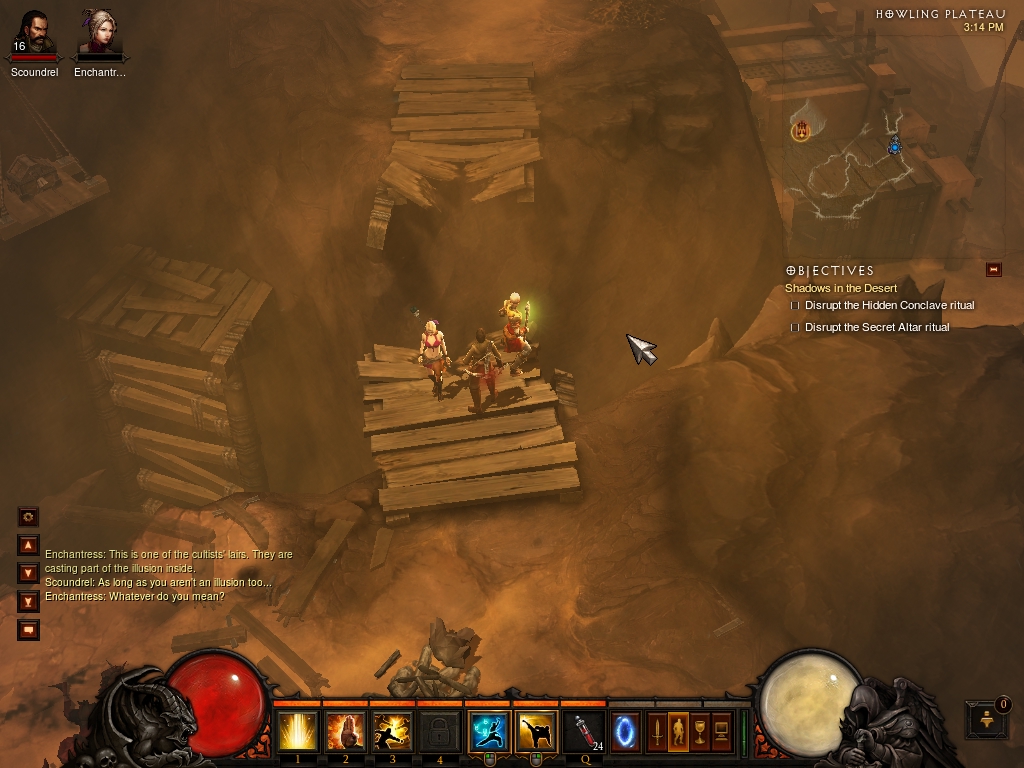Select the Enchantress follower portrait
Screen dimensions: 1024x768
tap(99, 33)
